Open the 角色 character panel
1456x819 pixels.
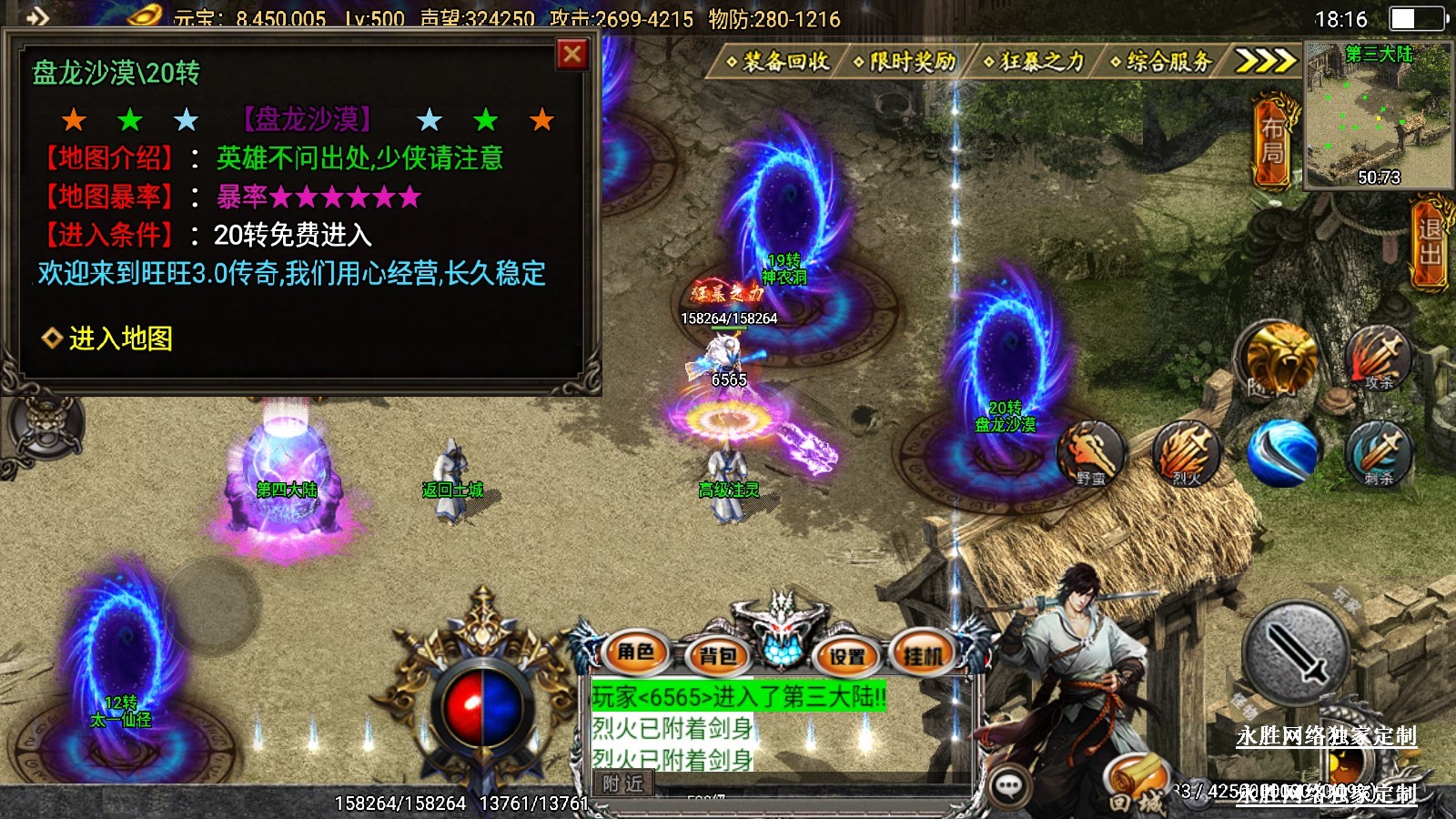click(636, 652)
